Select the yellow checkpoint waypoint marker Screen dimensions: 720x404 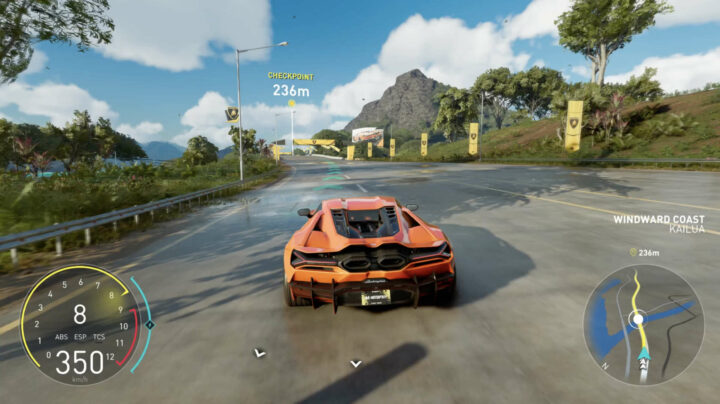[x=291, y=103]
